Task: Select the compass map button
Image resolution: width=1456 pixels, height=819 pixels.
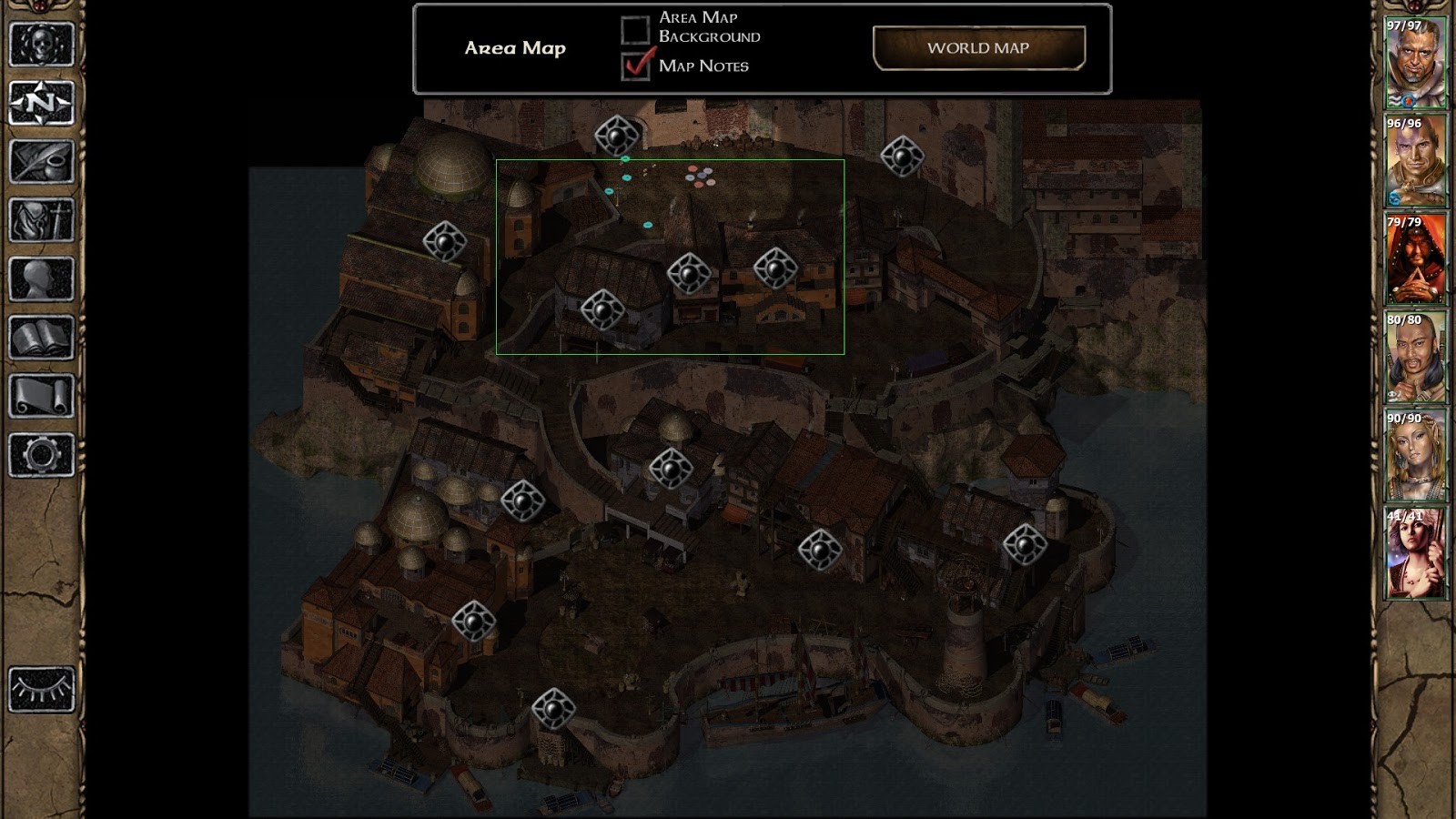Action: point(41,102)
